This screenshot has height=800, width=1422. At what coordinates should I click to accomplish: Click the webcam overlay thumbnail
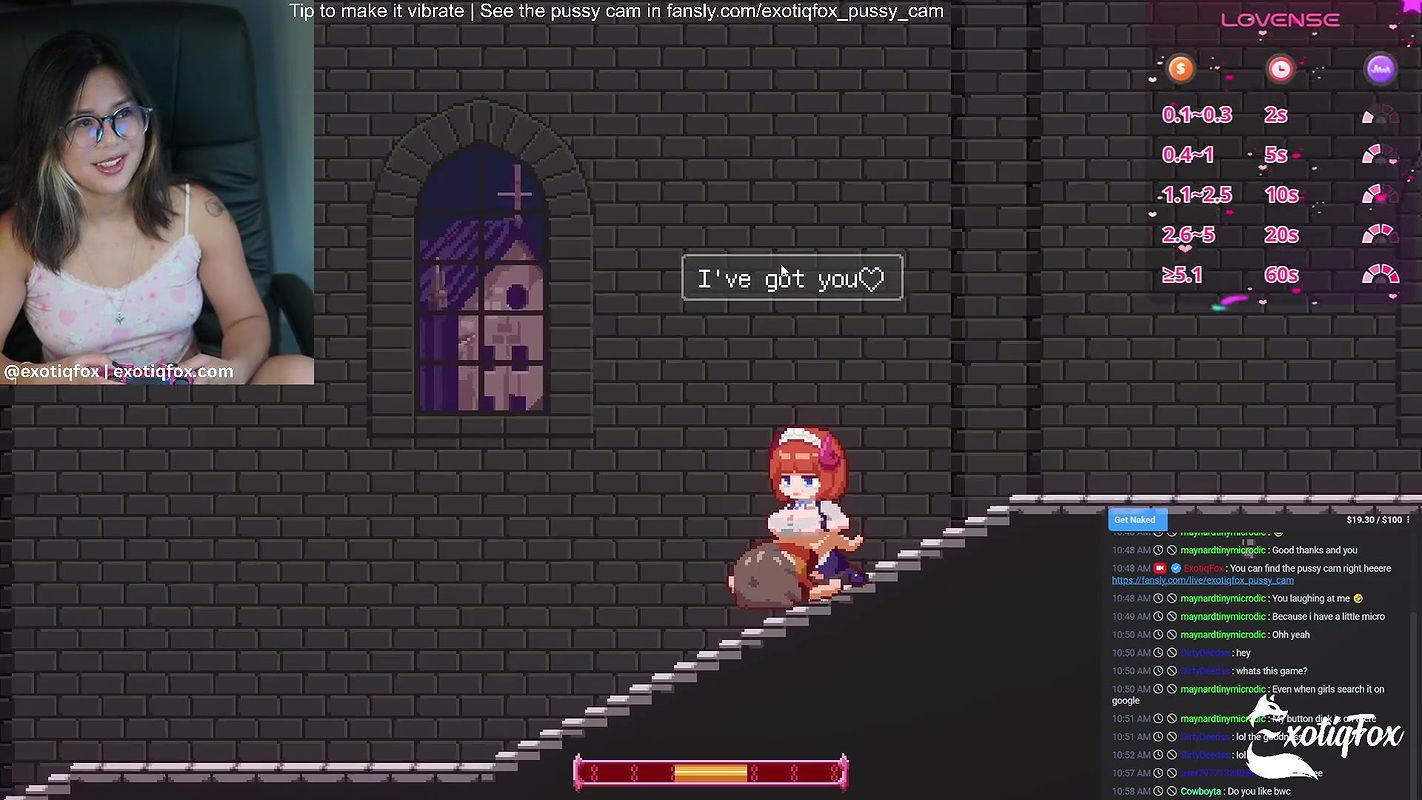(157, 192)
